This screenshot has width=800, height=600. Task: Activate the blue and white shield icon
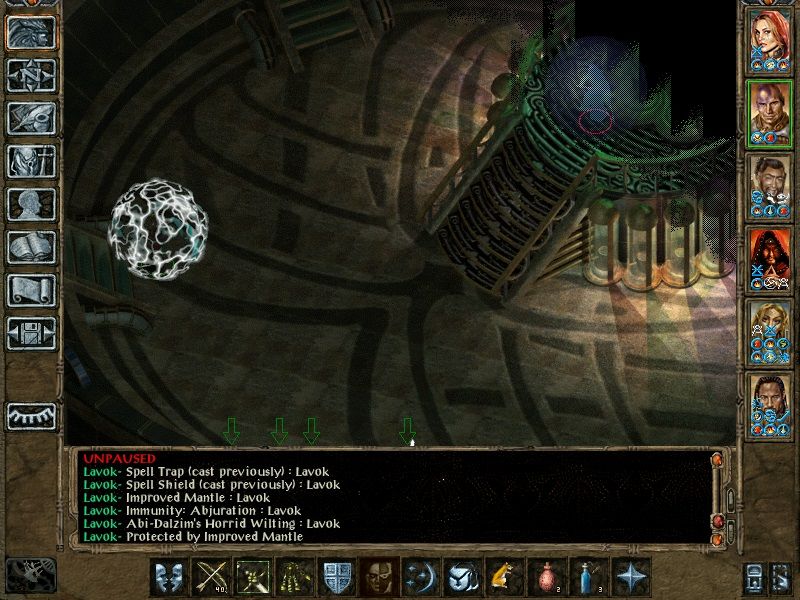(x=335, y=578)
